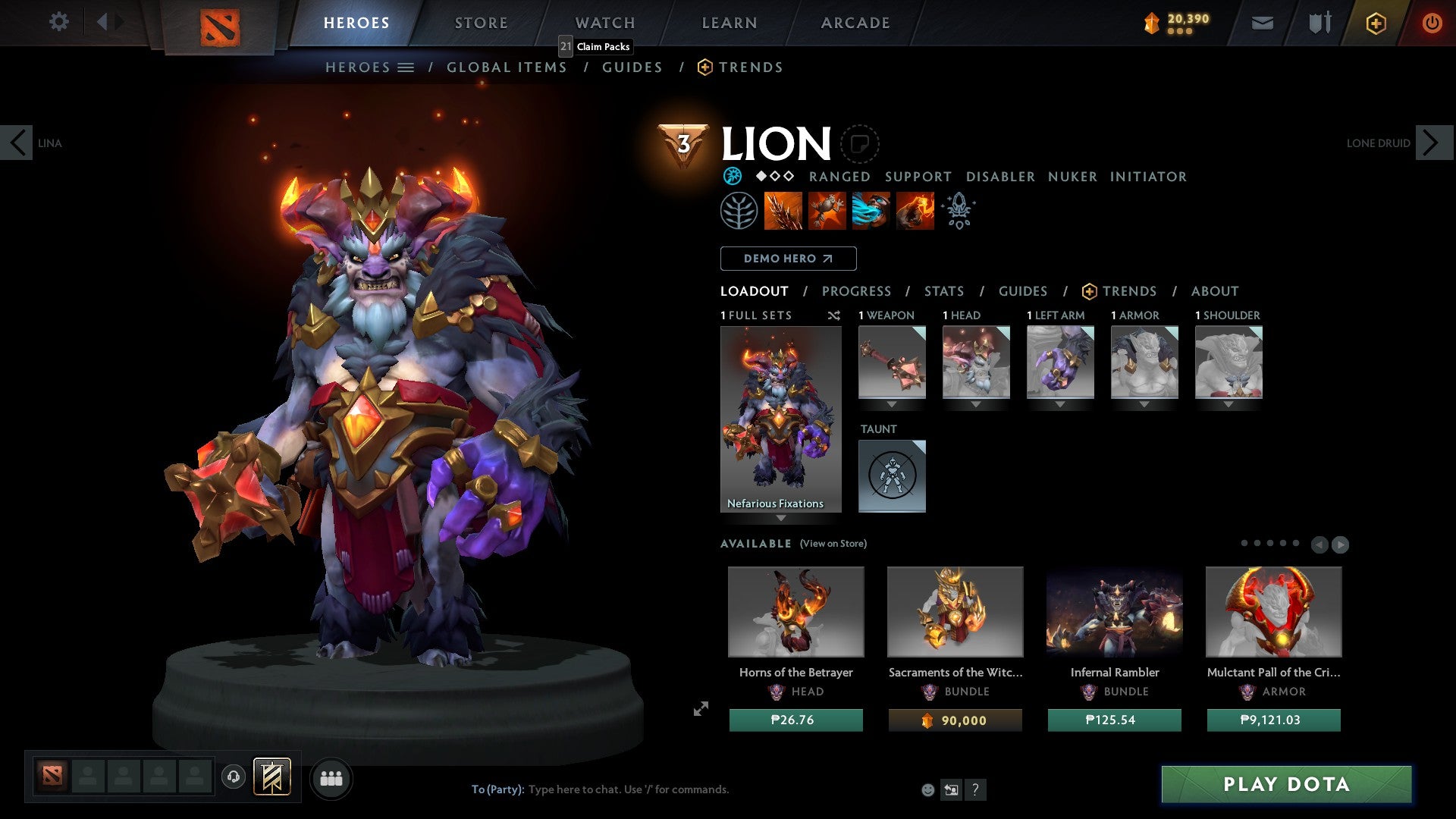The width and height of the screenshot is (1456, 819).
Task: Open the HEROES hamburger menu
Action: coord(406,67)
